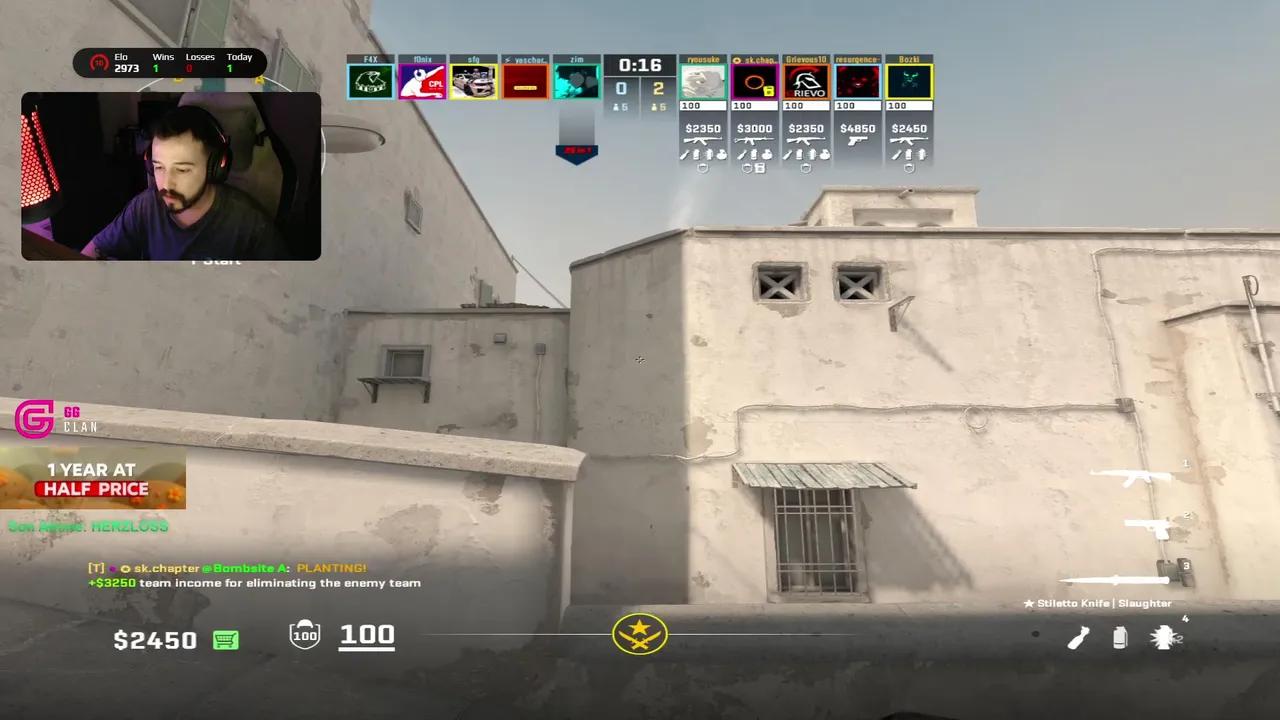Screen dimensions: 1280x720
Task: Expand the blue round-marker arrow below the timer
Action: click(576, 150)
